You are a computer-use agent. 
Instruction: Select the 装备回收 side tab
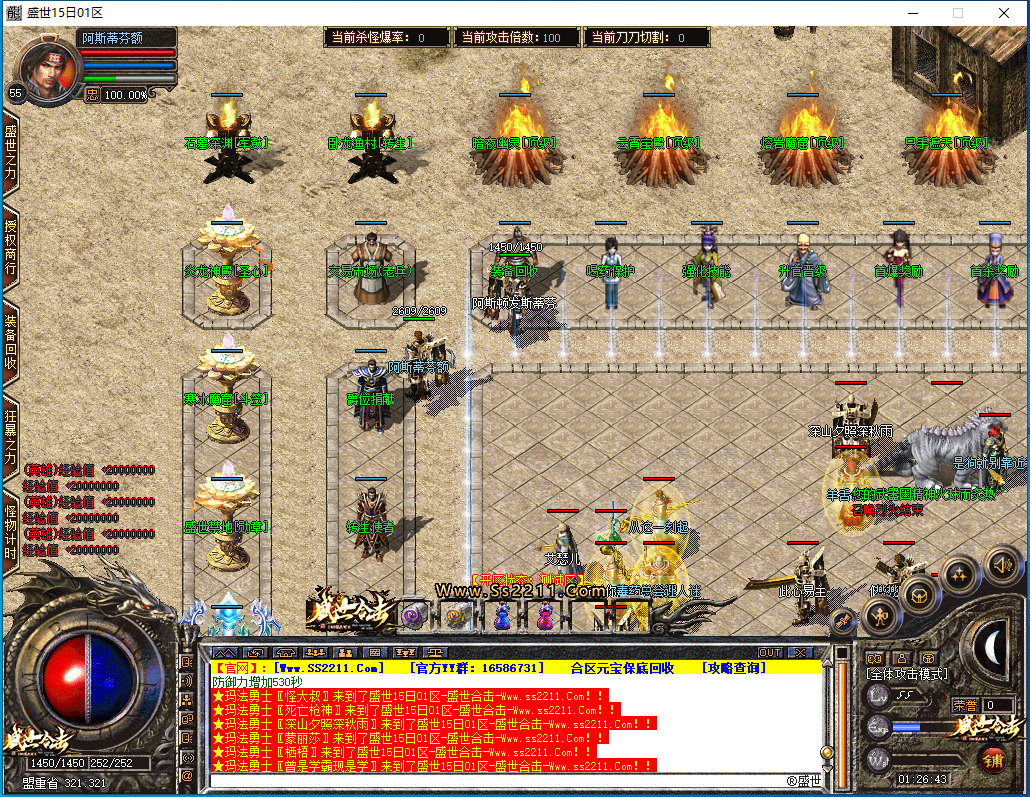tap(11, 342)
